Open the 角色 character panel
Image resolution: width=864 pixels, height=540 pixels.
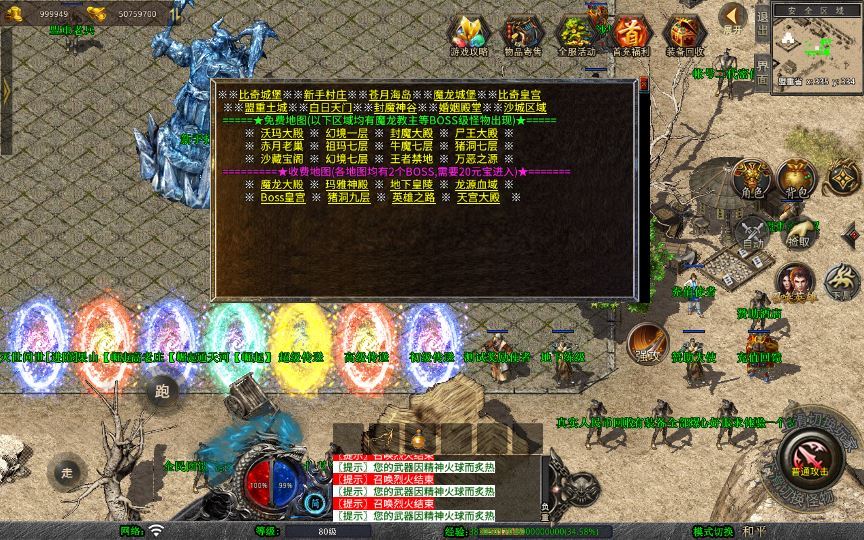pyautogui.click(x=751, y=178)
